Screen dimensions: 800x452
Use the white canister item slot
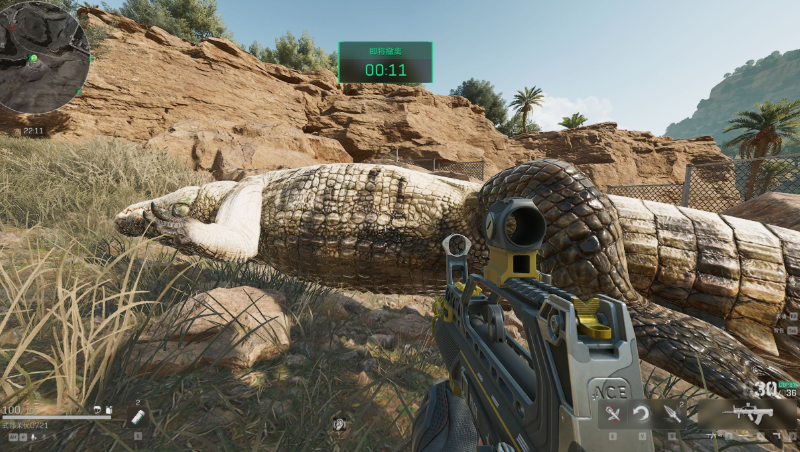(138, 417)
